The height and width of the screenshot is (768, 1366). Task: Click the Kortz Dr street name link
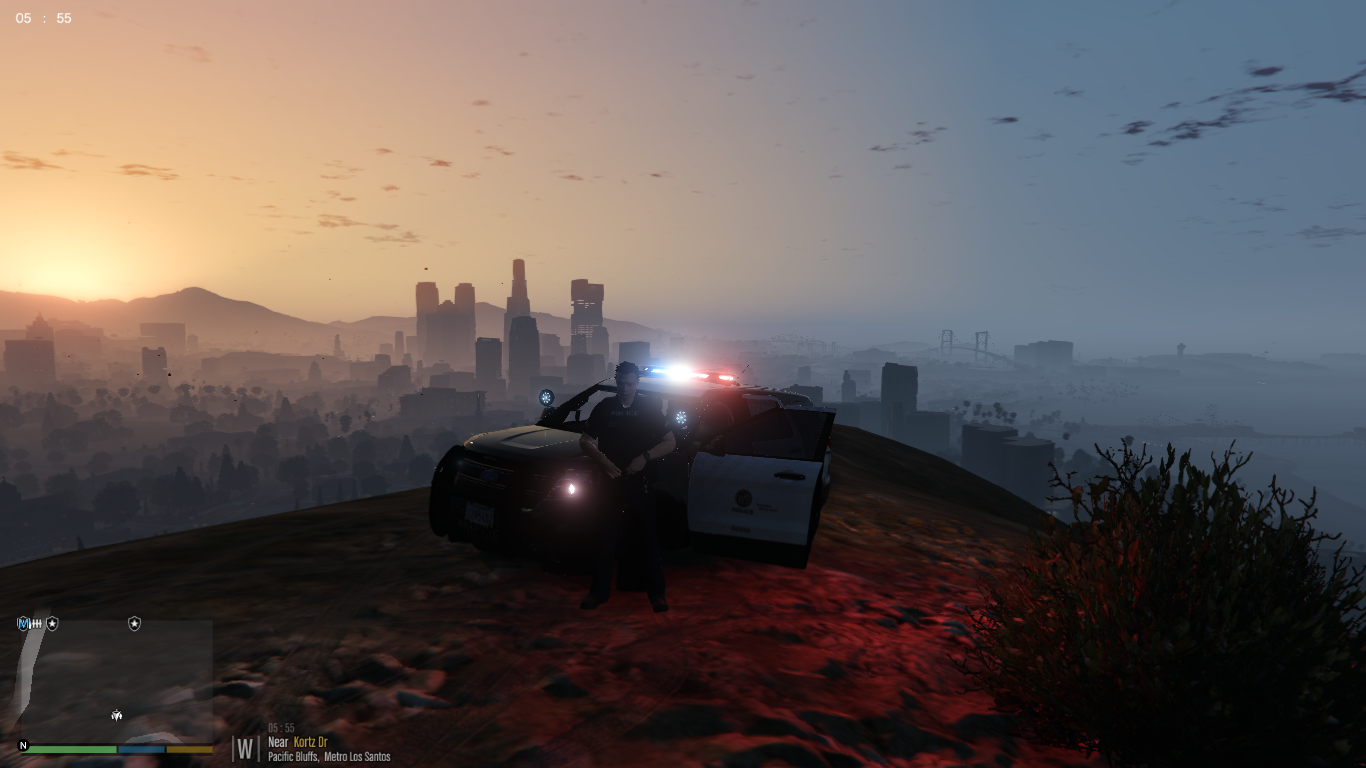coord(311,742)
